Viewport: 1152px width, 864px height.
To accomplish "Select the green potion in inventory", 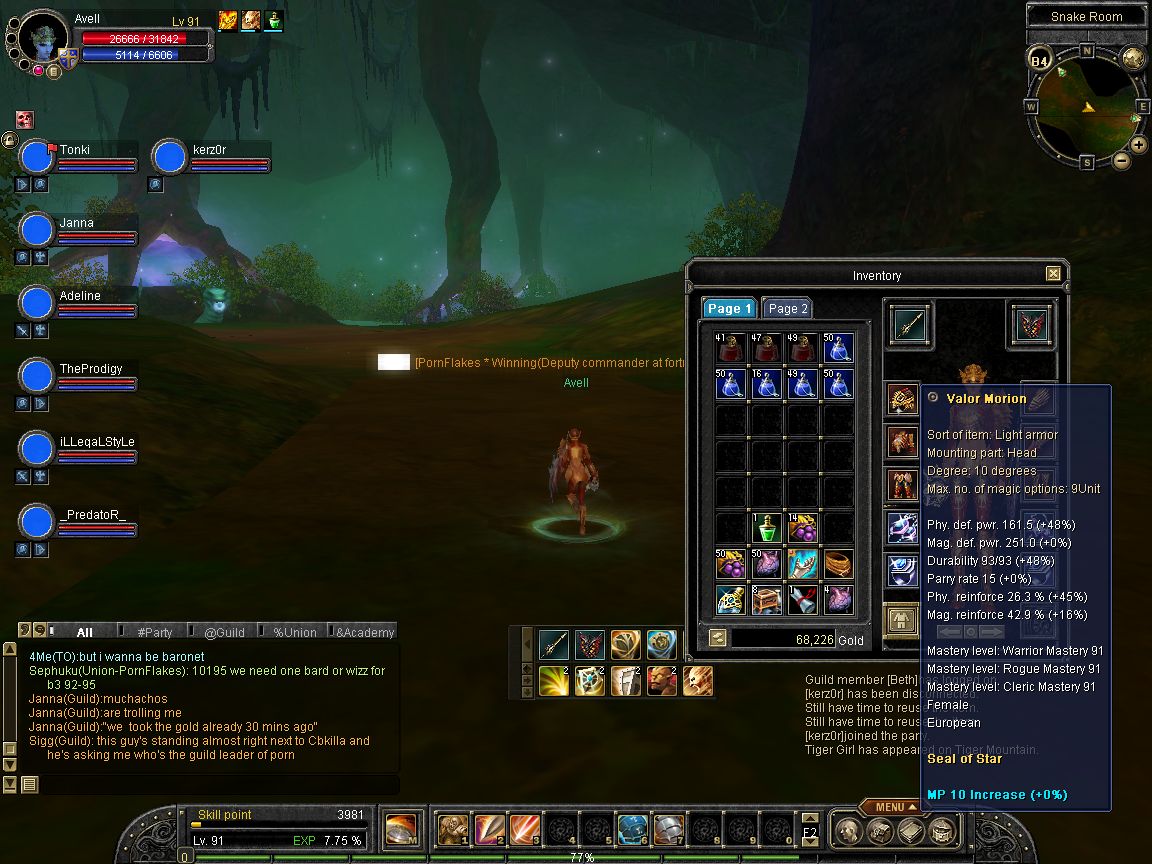I will [766, 528].
